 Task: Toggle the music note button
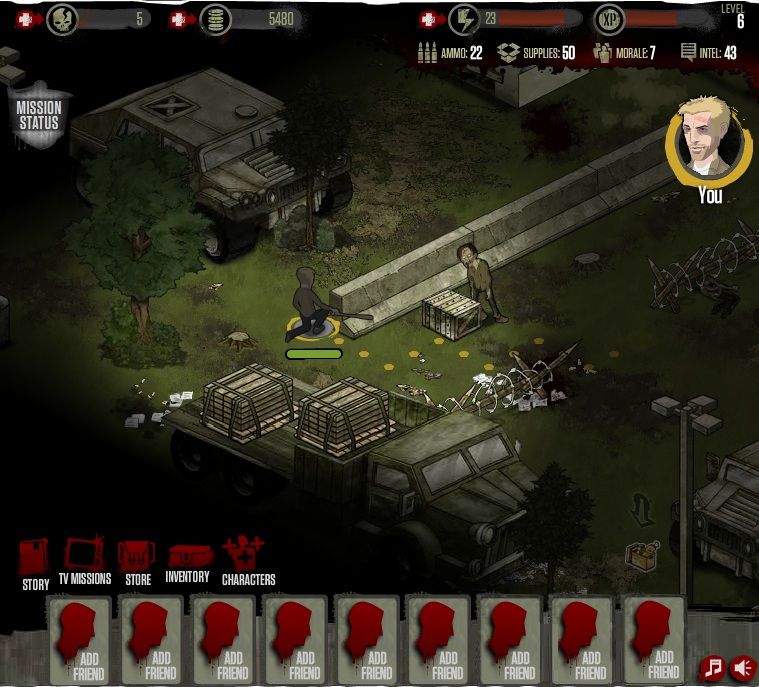point(712,667)
